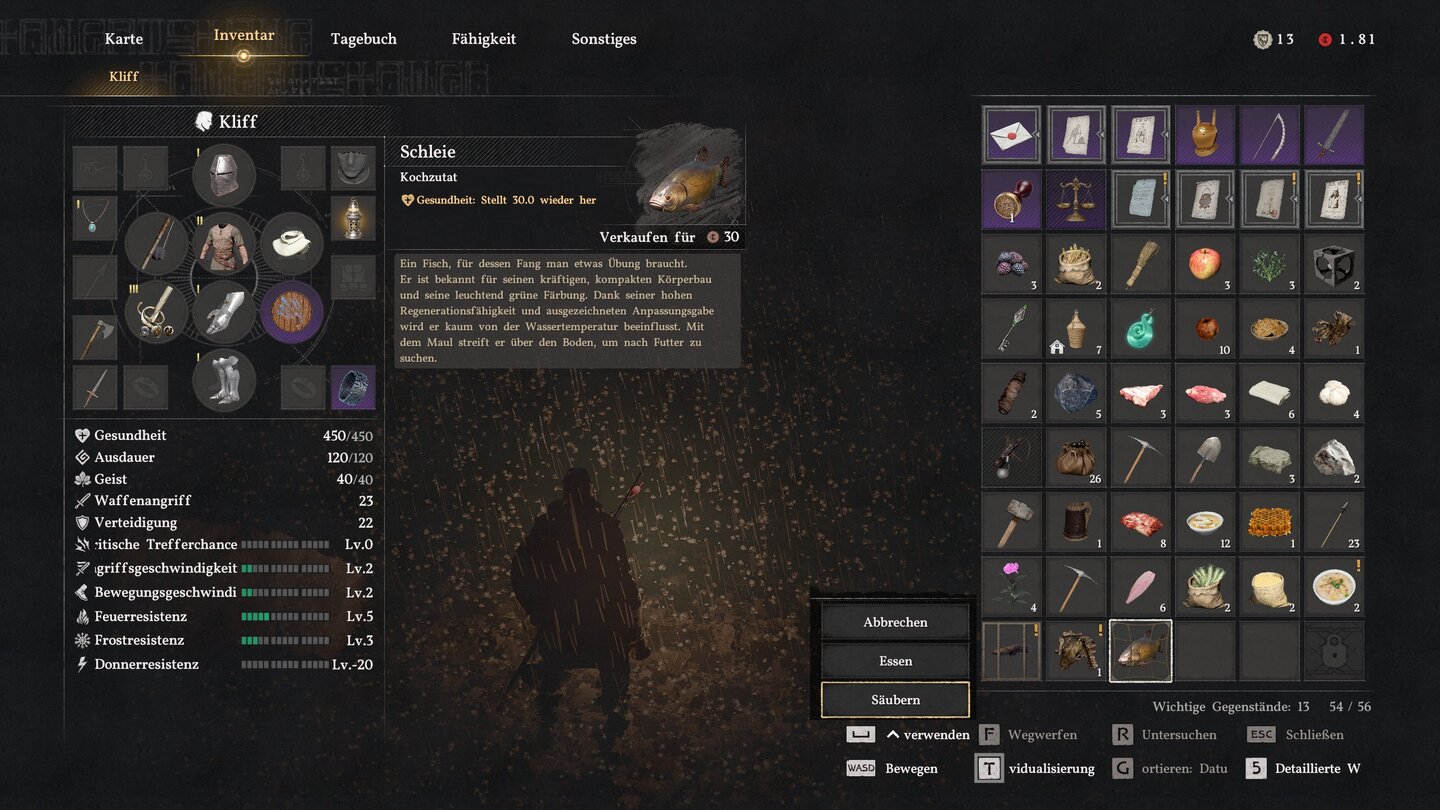Select the golden scales item slot
This screenshot has height=810, width=1440.
(1075, 199)
